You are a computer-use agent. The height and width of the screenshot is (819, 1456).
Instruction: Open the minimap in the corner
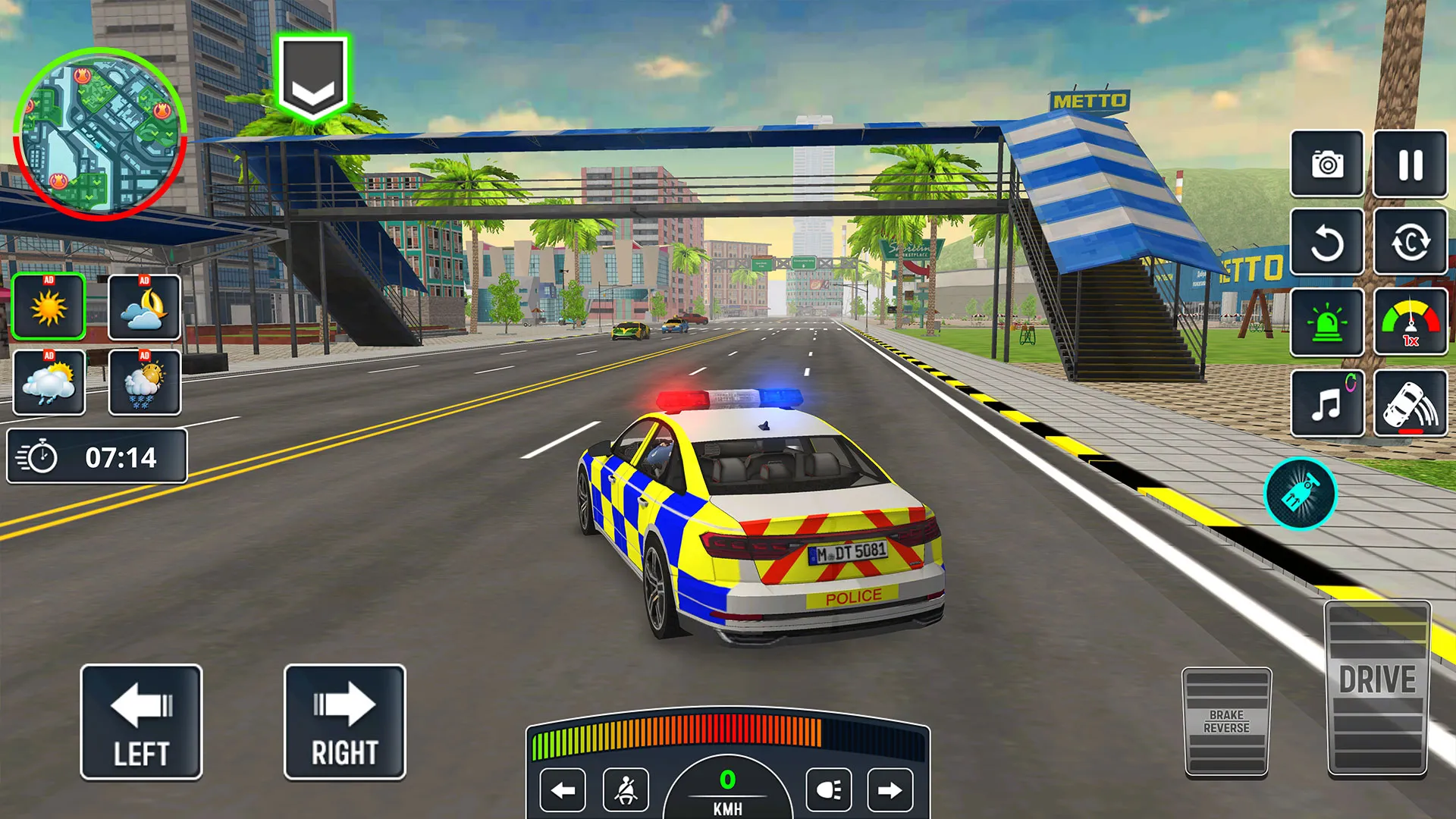tap(102, 129)
